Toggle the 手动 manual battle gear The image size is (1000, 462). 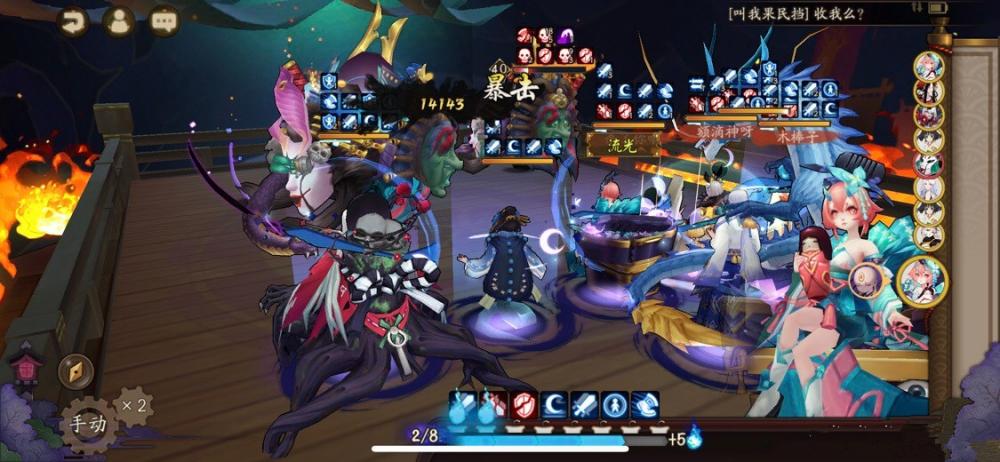88,424
